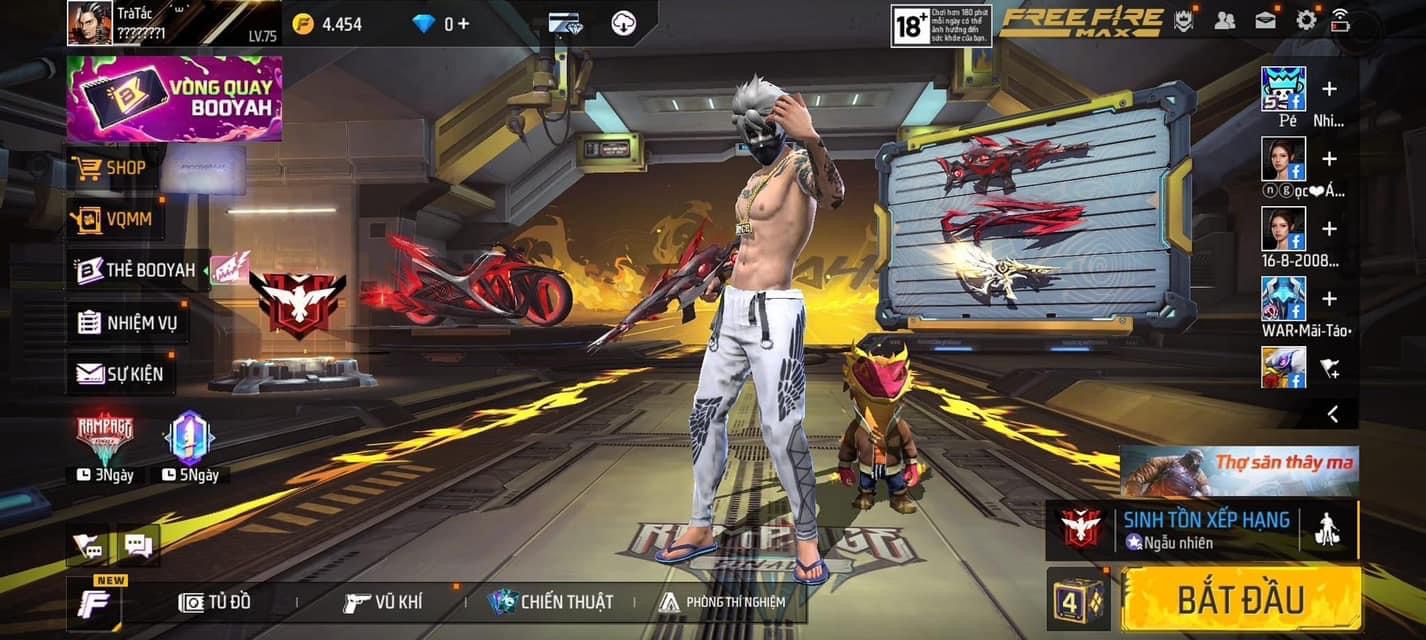
Task: Open Thẻ Booyah pass menu
Action: [137, 270]
